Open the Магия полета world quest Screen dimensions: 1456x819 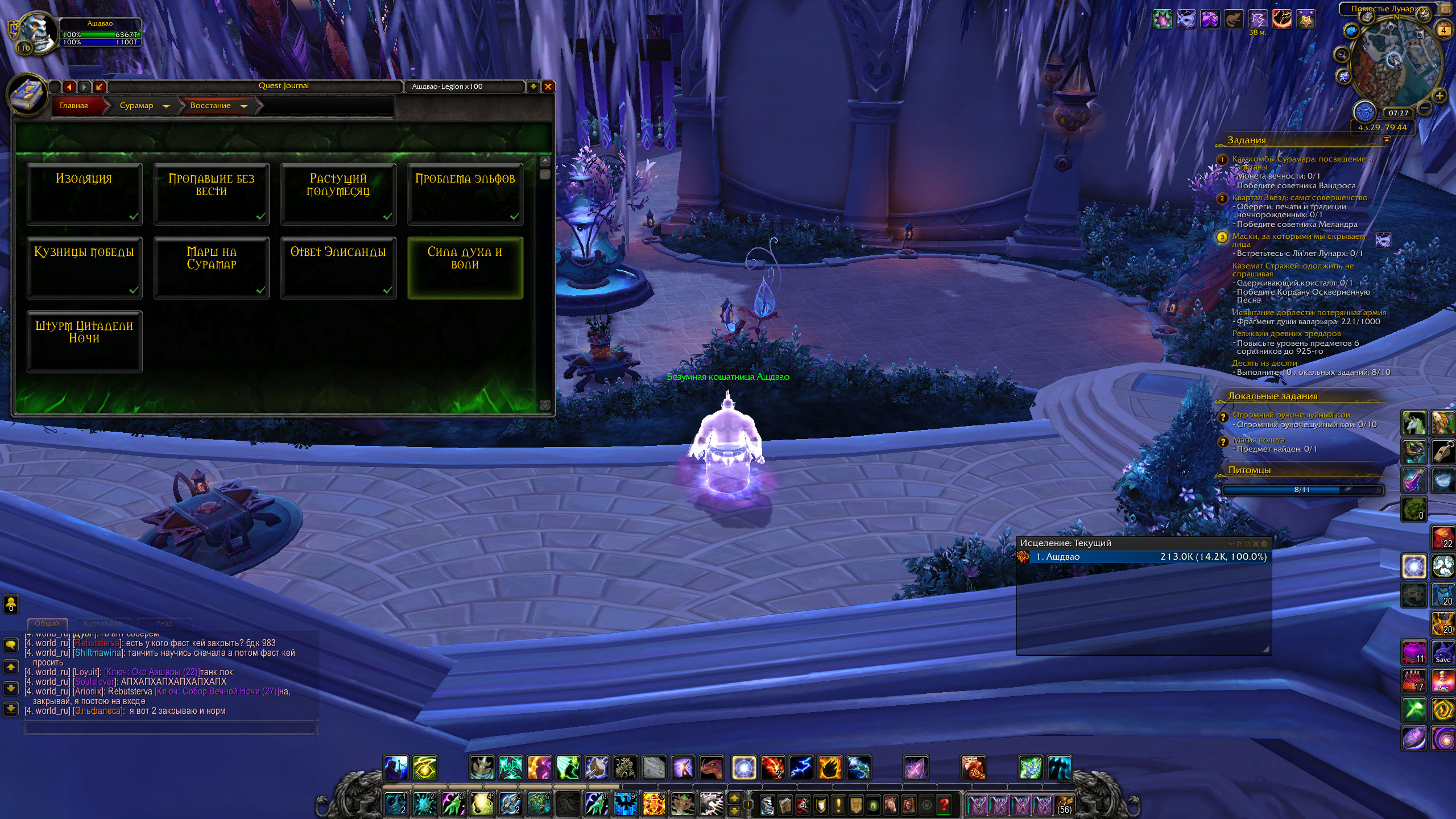(1258, 440)
